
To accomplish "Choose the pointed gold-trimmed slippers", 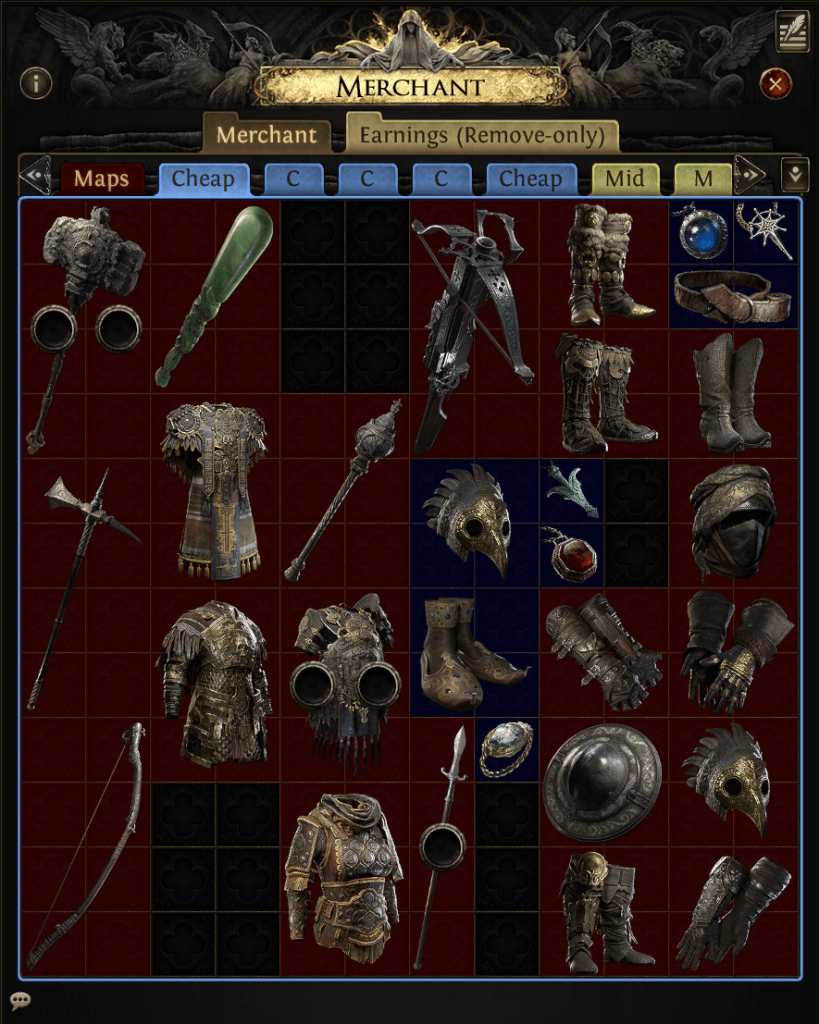I will 475,652.
